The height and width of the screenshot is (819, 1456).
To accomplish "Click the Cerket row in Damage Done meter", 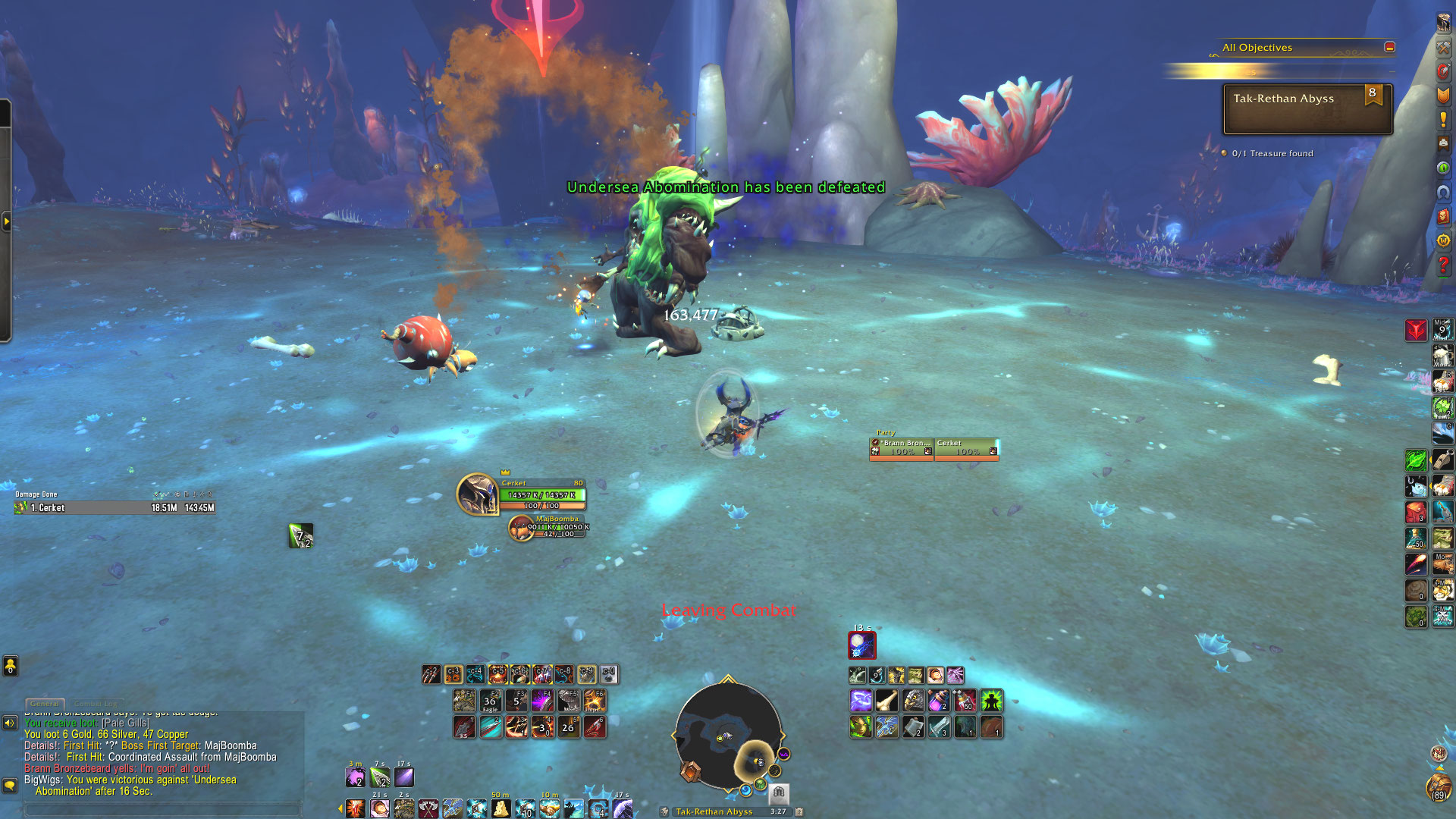I will [114, 508].
